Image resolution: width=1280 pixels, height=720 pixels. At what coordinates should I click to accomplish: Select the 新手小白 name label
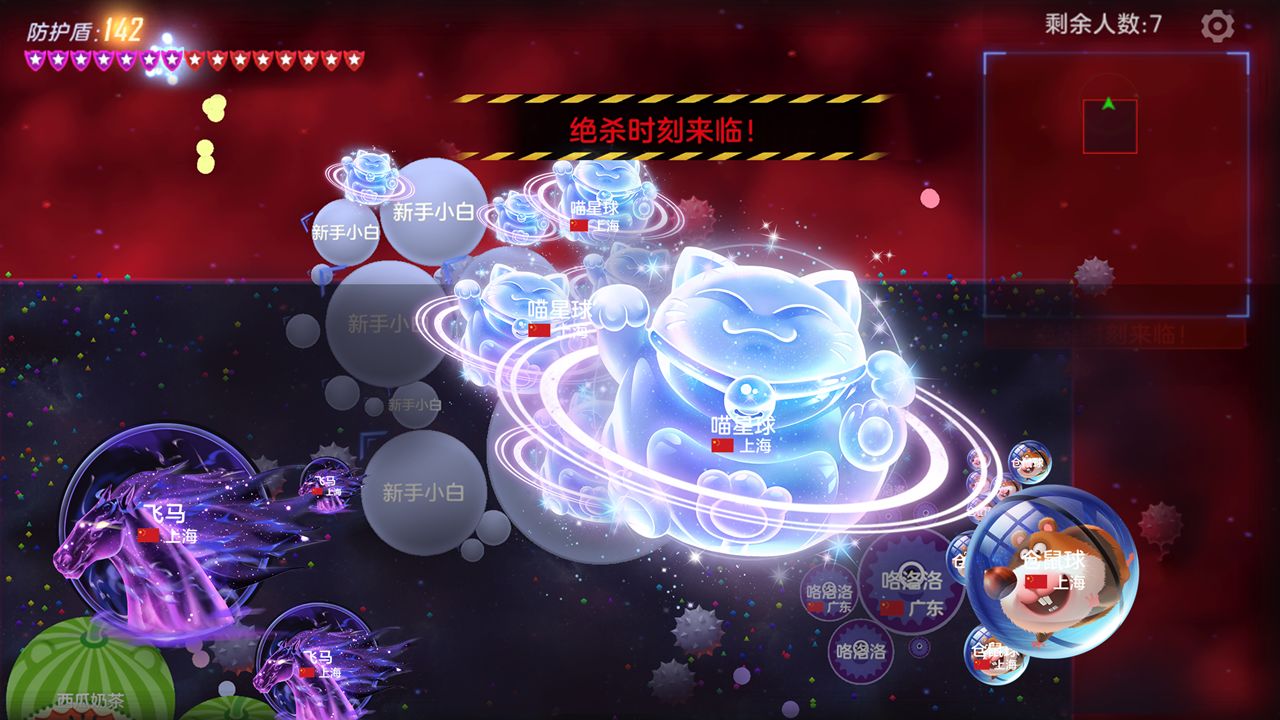pyautogui.click(x=435, y=209)
